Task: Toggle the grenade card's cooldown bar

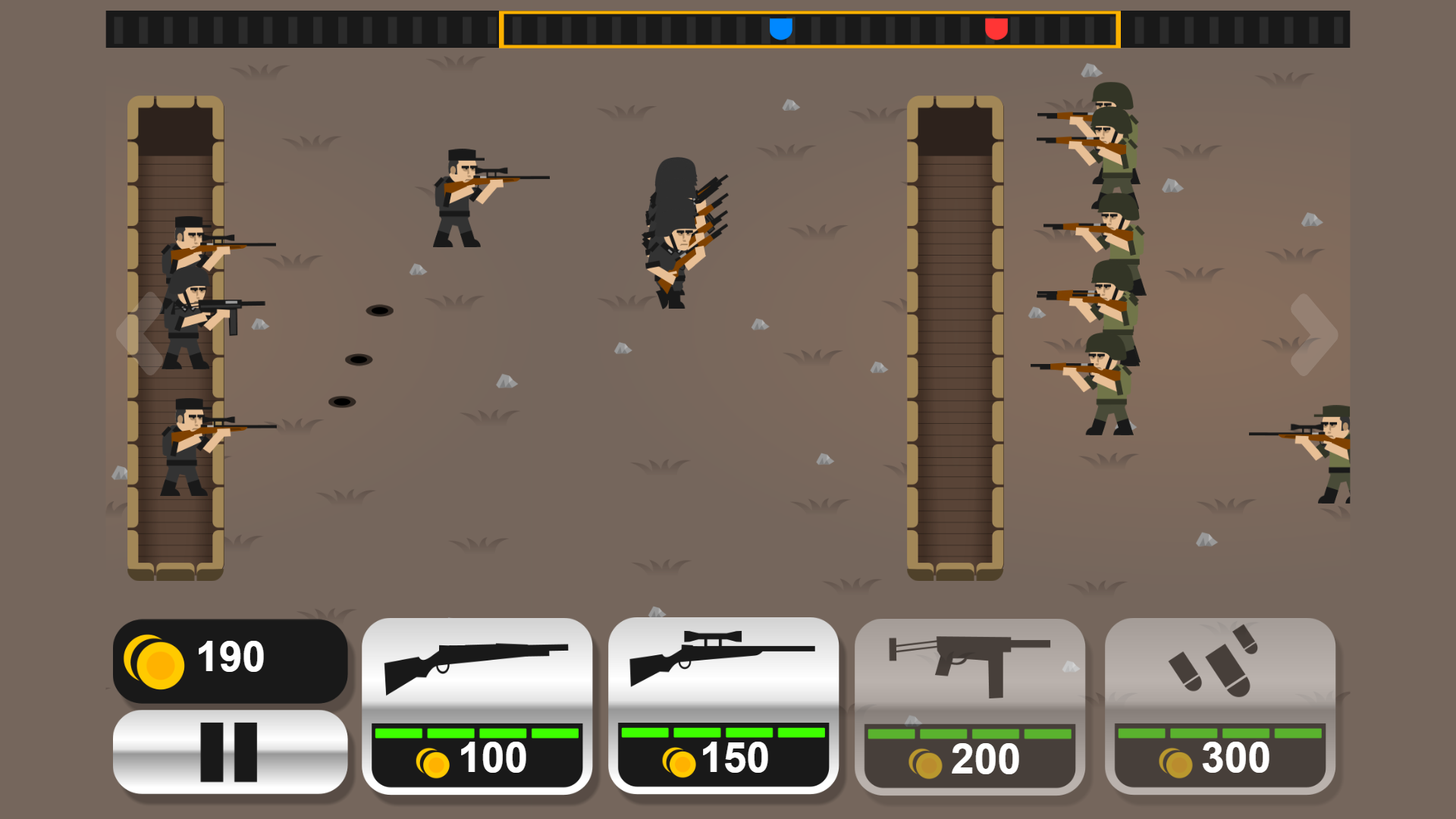Action: [x=1217, y=733]
